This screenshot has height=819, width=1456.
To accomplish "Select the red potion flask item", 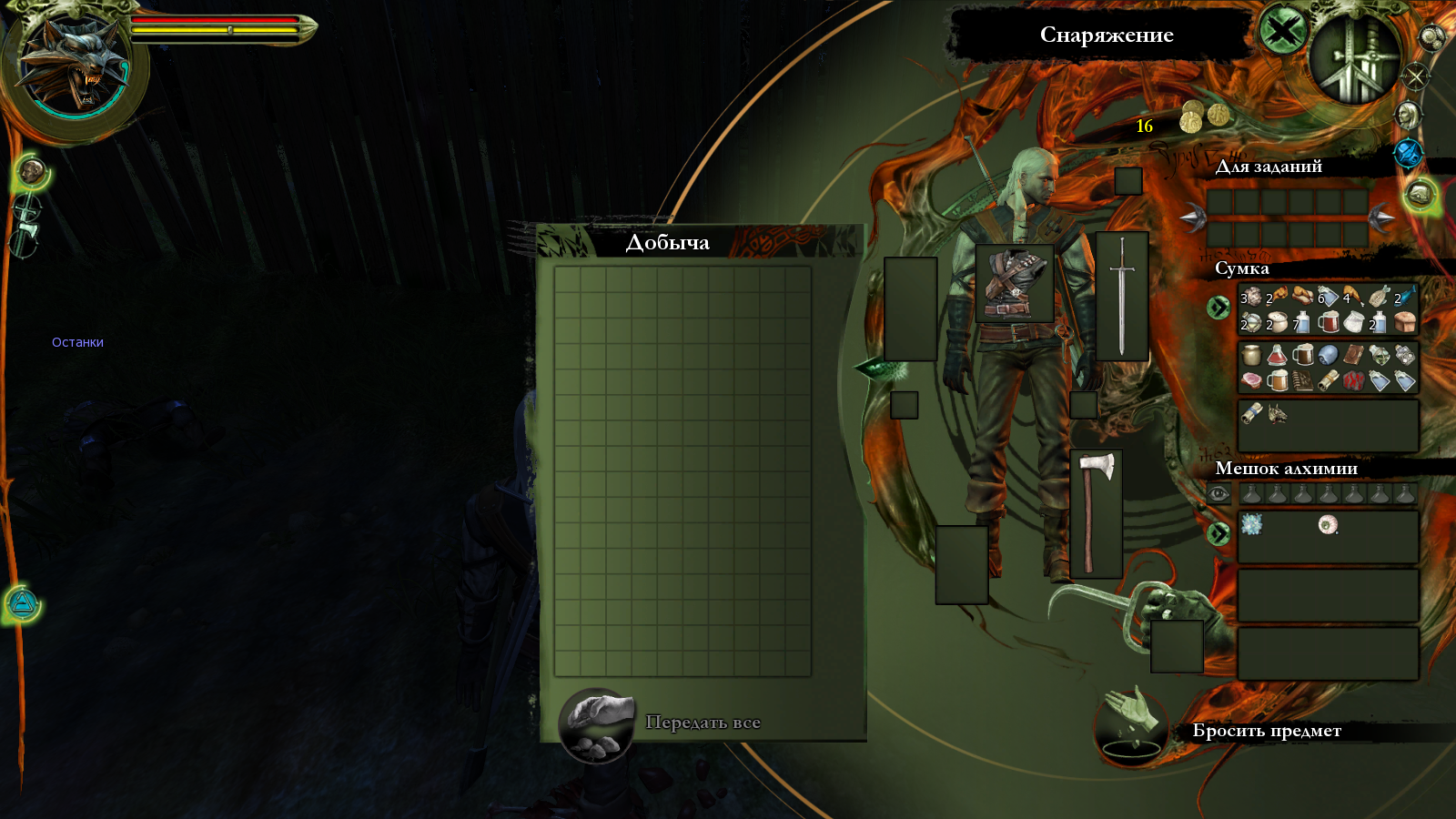I will pyautogui.click(x=1277, y=355).
